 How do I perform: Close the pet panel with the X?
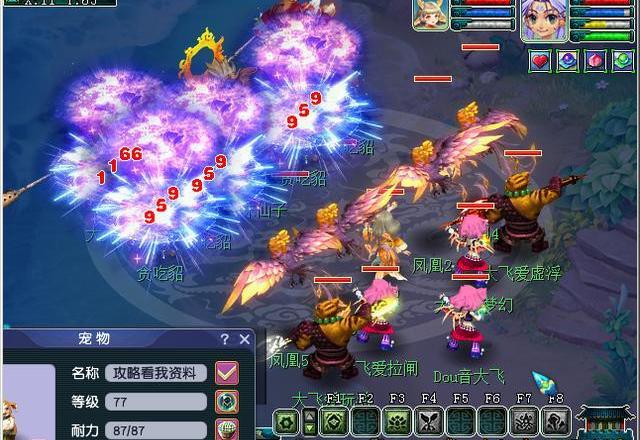[246, 339]
